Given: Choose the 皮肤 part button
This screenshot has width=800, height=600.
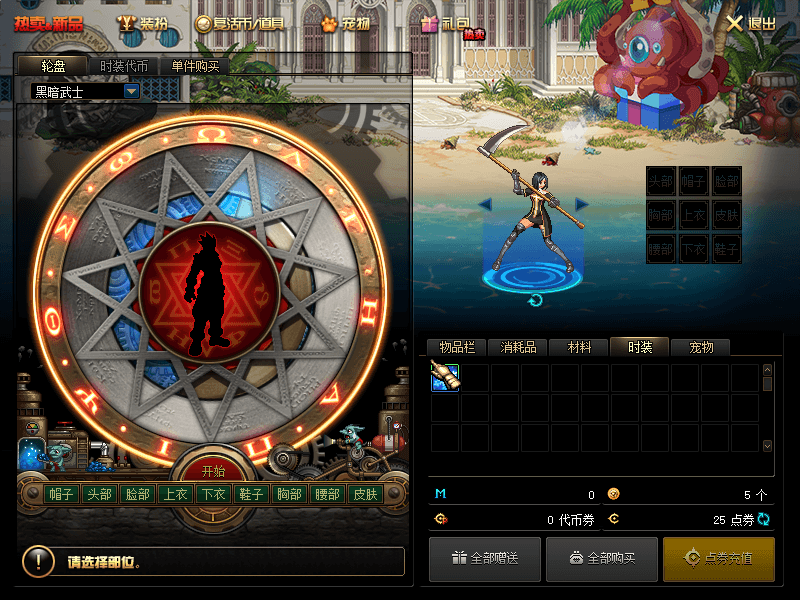Looking at the screenshot, I should [364, 494].
